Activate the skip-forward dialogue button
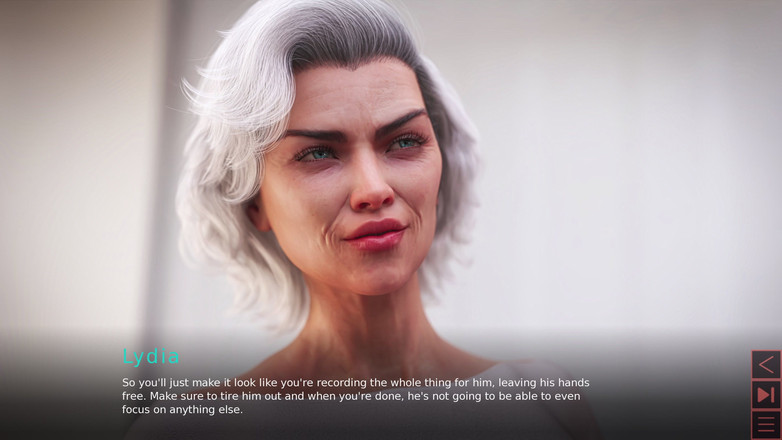 click(x=766, y=395)
